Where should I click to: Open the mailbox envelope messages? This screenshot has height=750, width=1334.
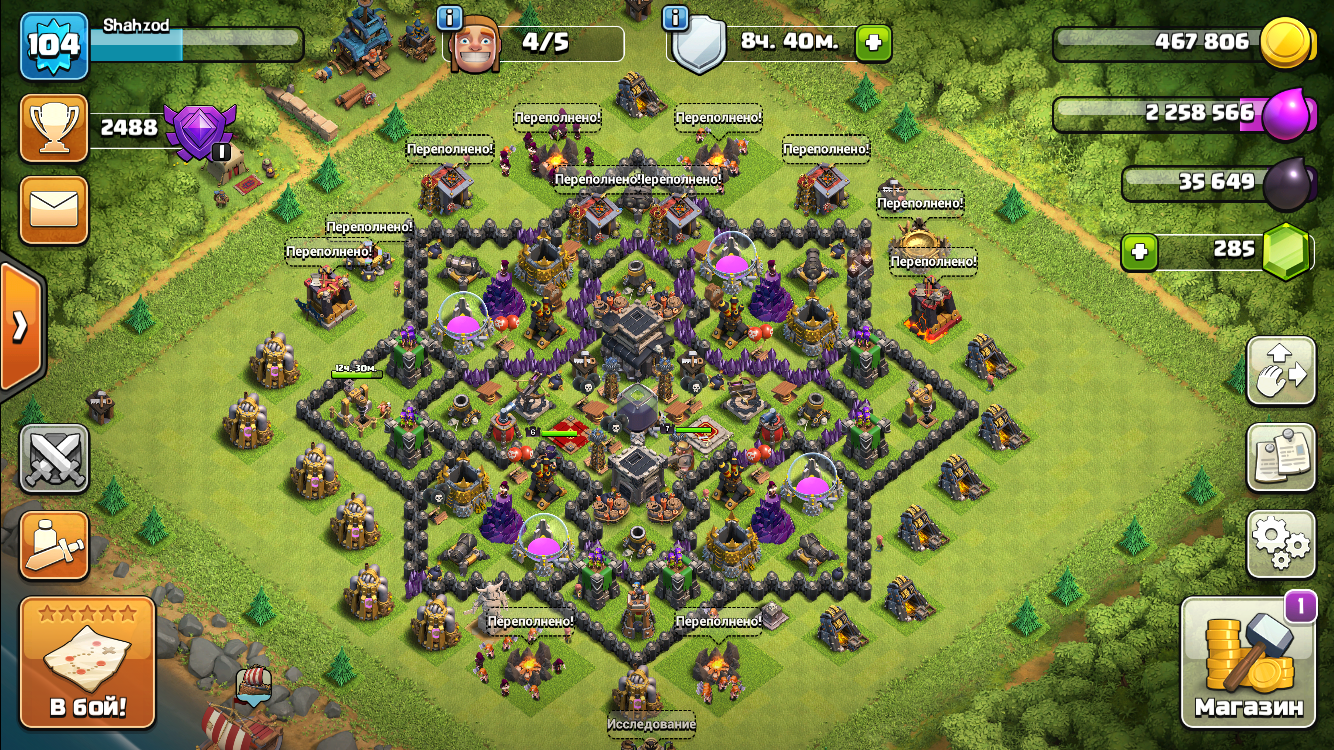click(54, 210)
